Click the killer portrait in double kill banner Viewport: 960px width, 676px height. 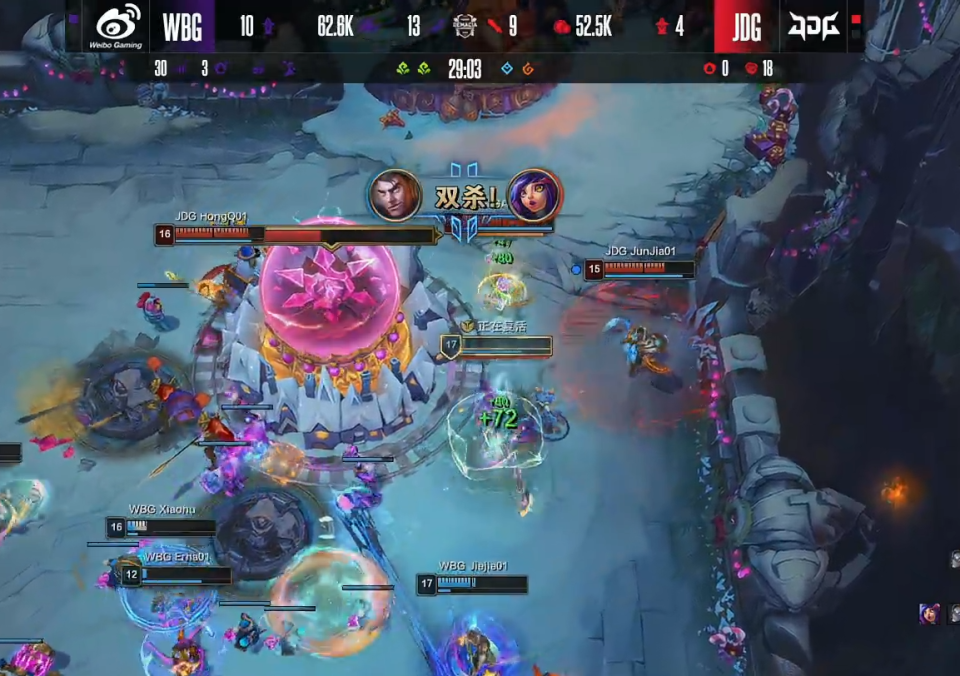(x=395, y=195)
